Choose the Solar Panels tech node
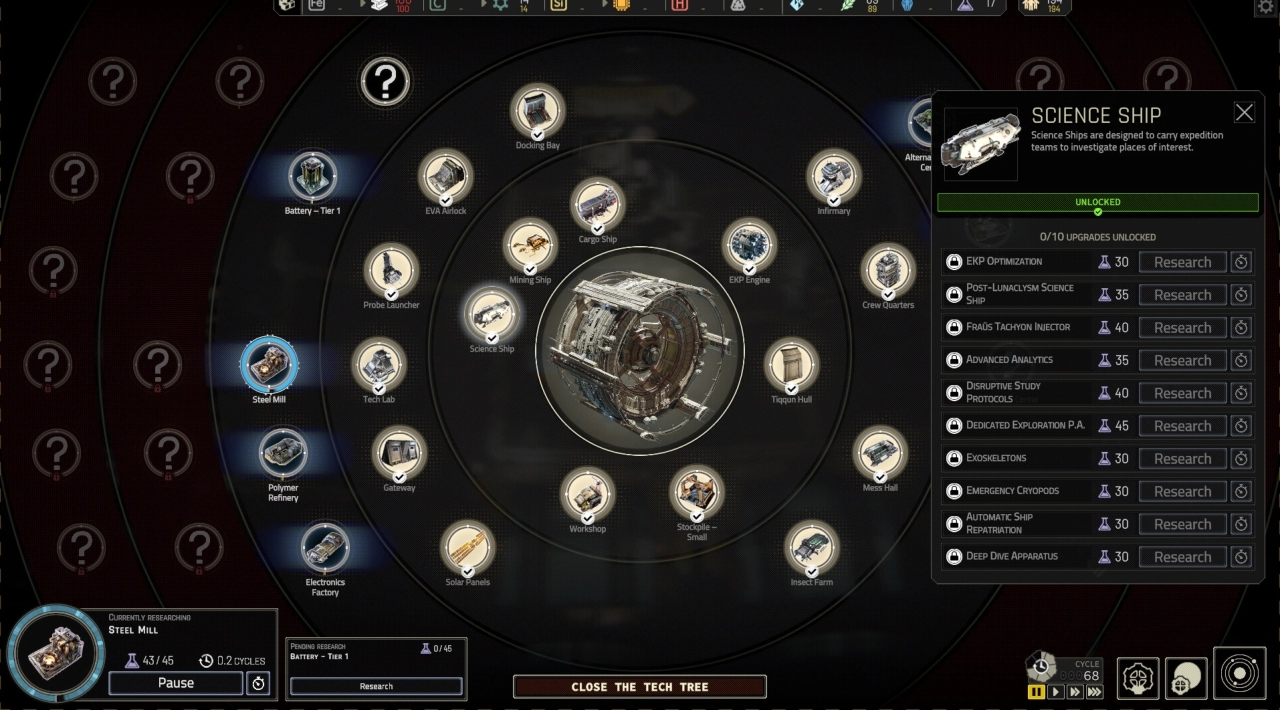 click(x=467, y=547)
